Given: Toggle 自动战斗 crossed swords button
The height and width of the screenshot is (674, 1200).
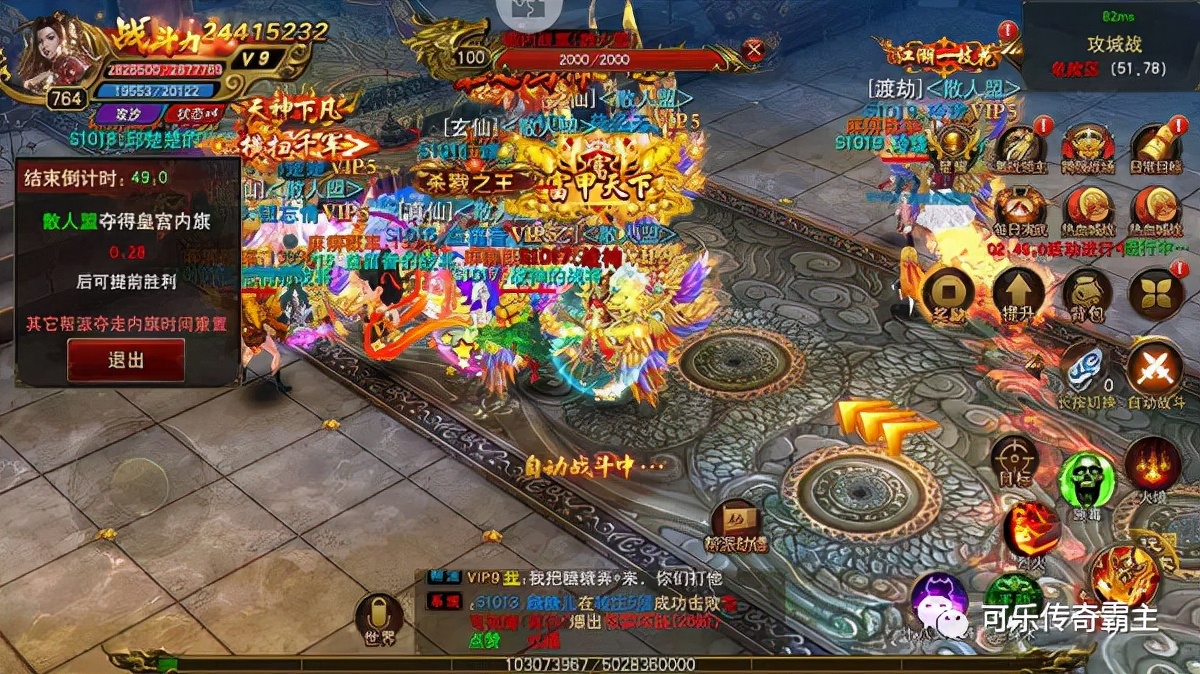Looking at the screenshot, I should (x=1155, y=370).
